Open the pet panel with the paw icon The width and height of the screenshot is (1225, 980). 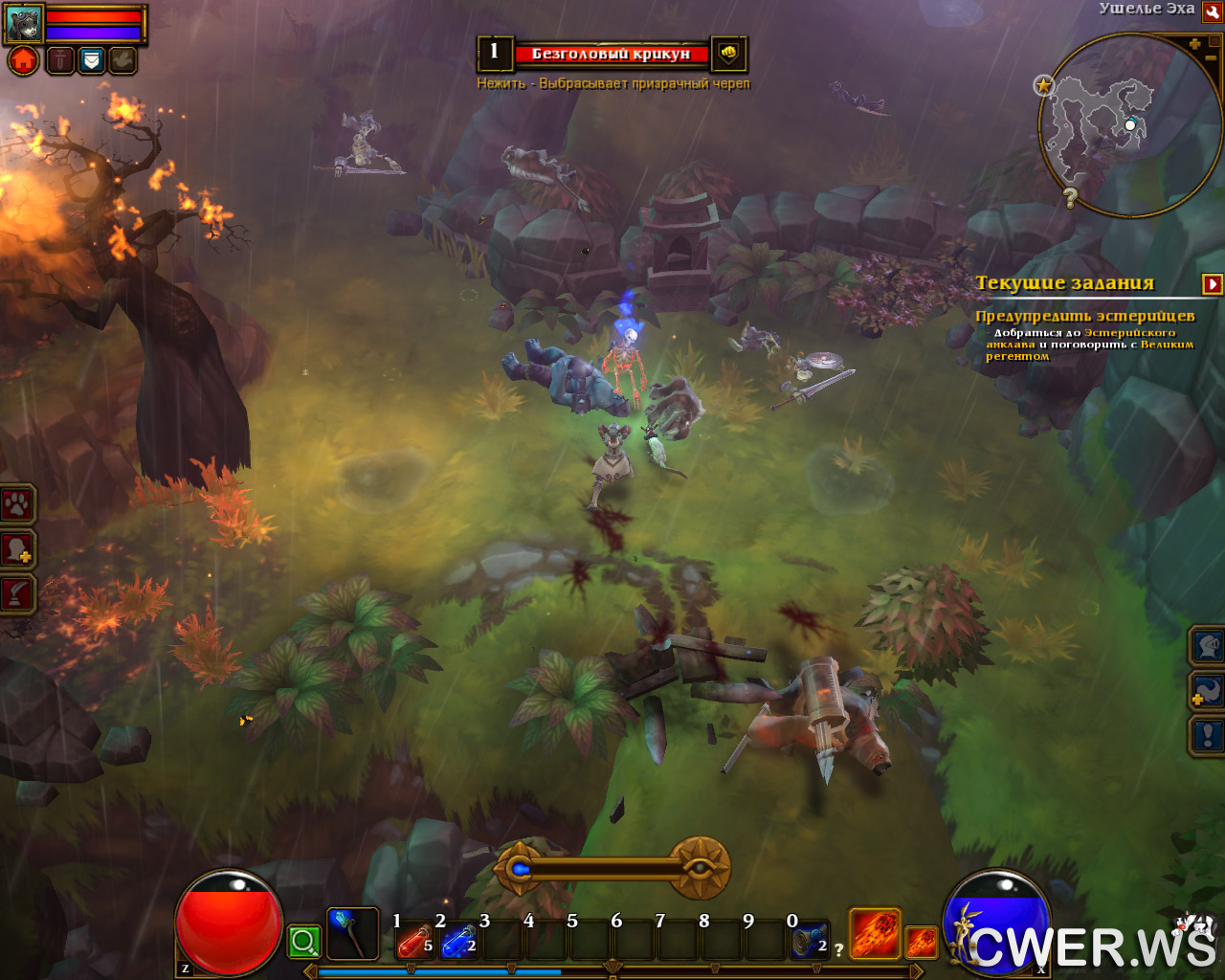[x=17, y=503]
